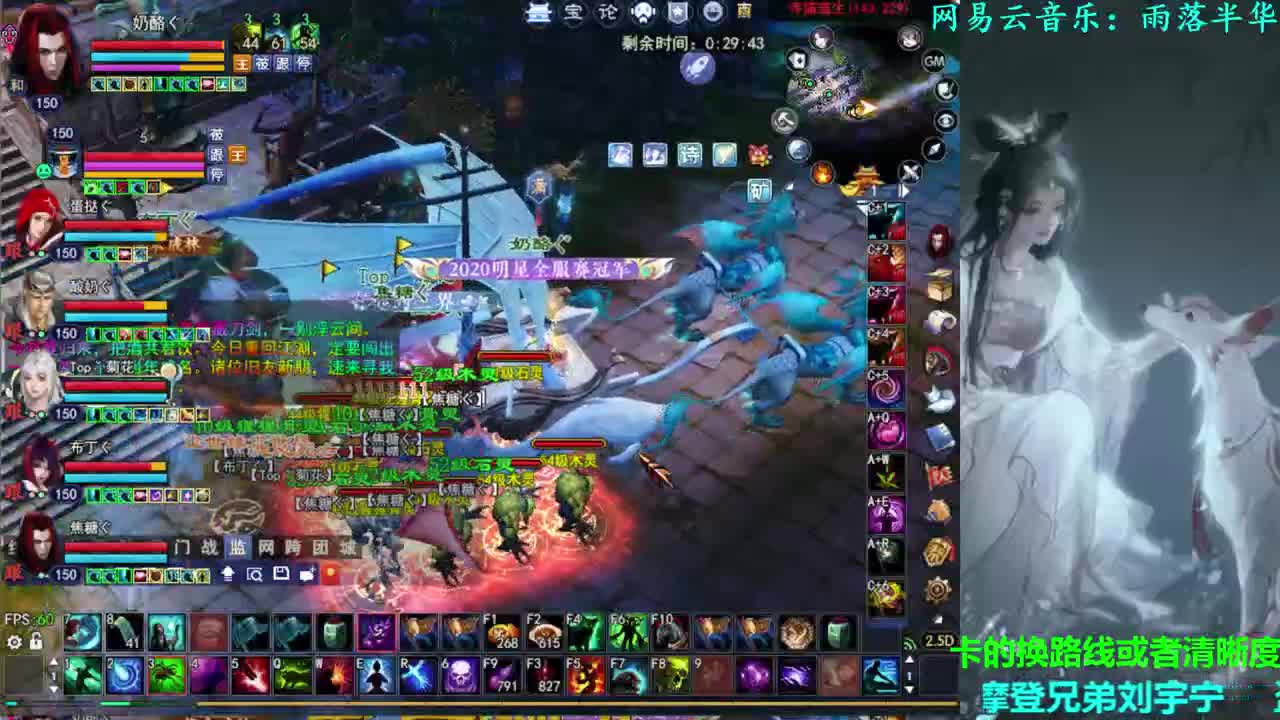1280x720 pixels.
Task: Switch to the 城 chat channel tab
Action: click(x=347, y=547)
